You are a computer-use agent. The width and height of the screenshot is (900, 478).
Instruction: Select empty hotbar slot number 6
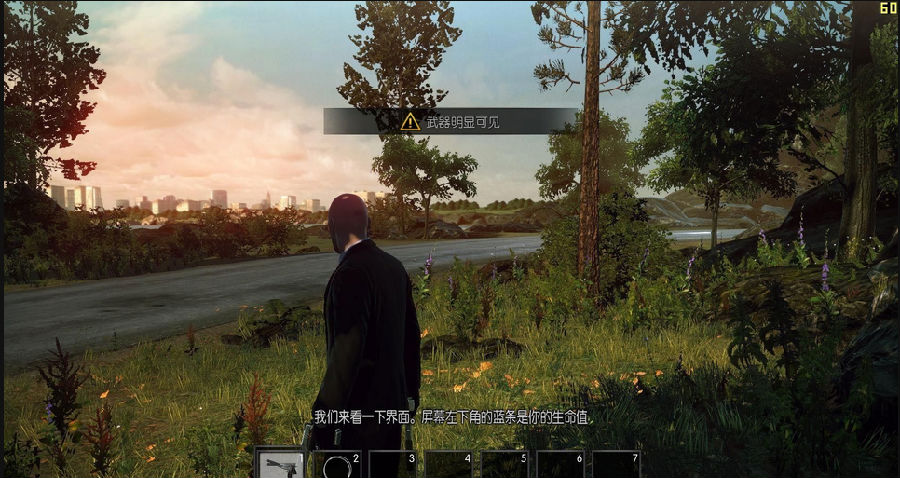(560, 464)
